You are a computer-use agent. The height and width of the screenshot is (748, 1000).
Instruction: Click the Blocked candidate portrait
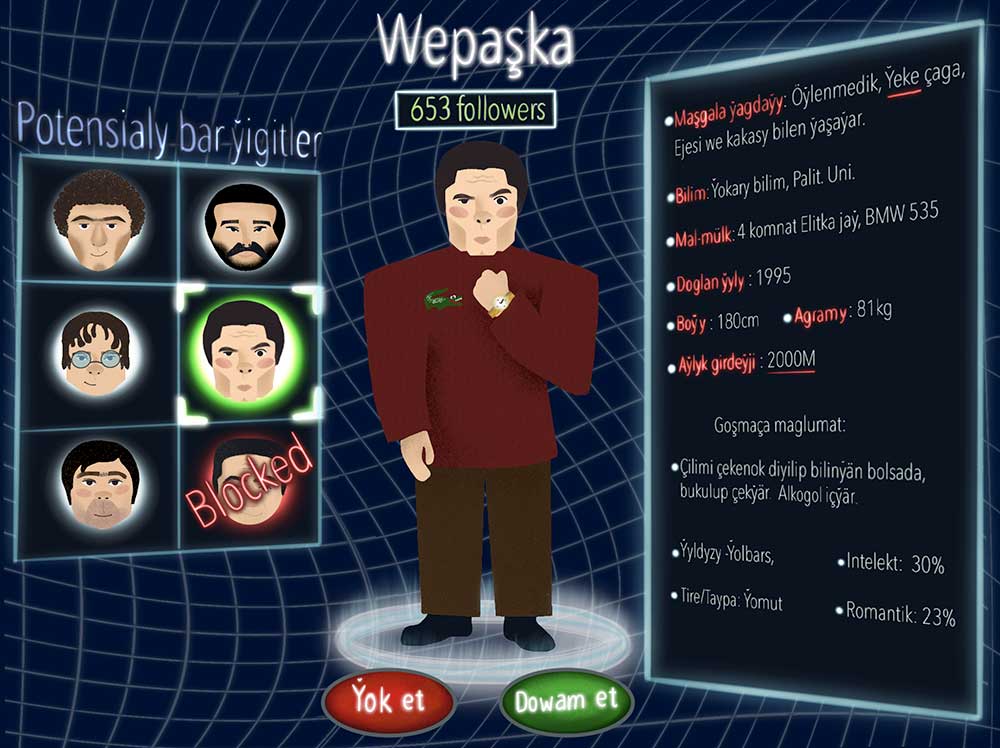point(248,484)
